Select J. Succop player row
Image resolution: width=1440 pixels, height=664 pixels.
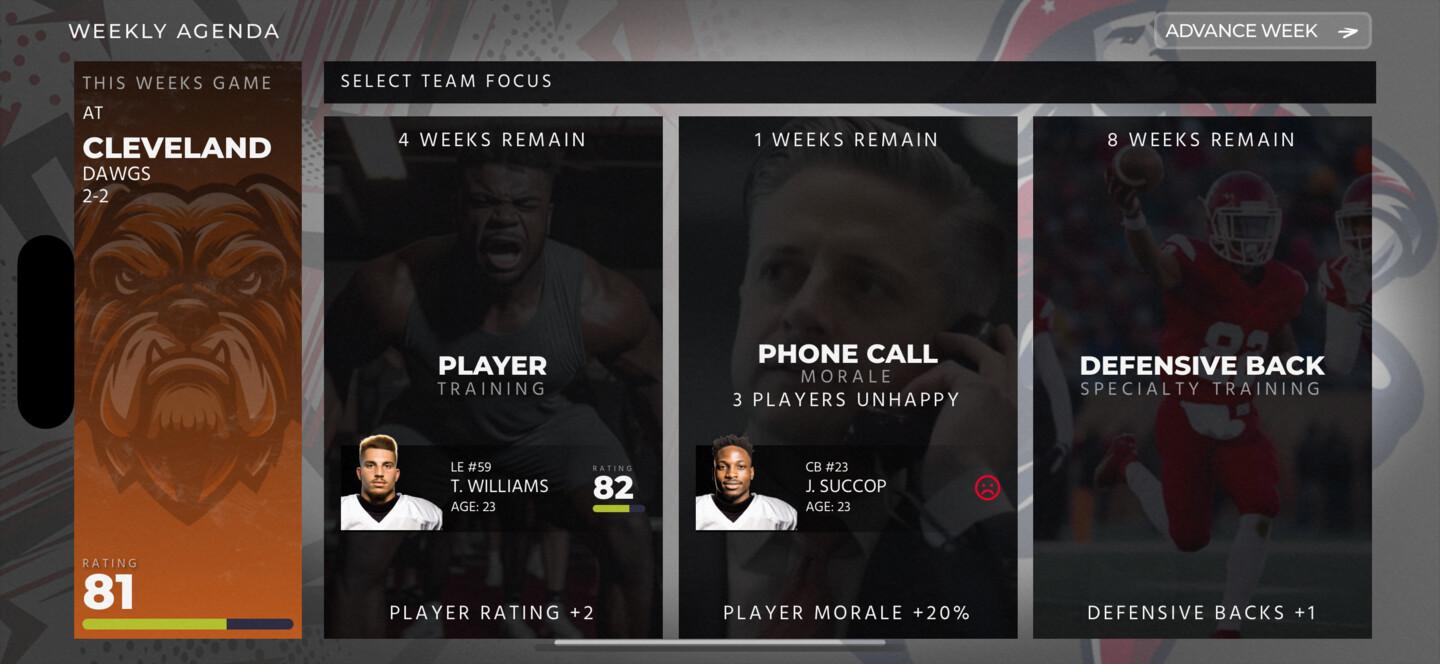[847, 488]
